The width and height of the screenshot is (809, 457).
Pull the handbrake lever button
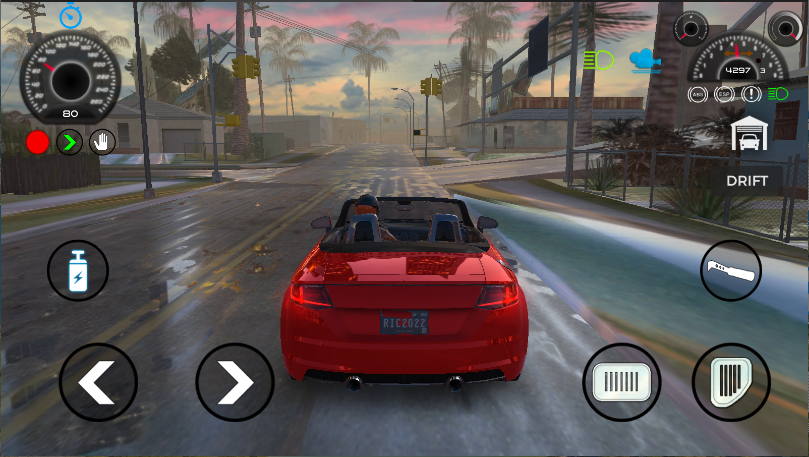tap(730, 270)
